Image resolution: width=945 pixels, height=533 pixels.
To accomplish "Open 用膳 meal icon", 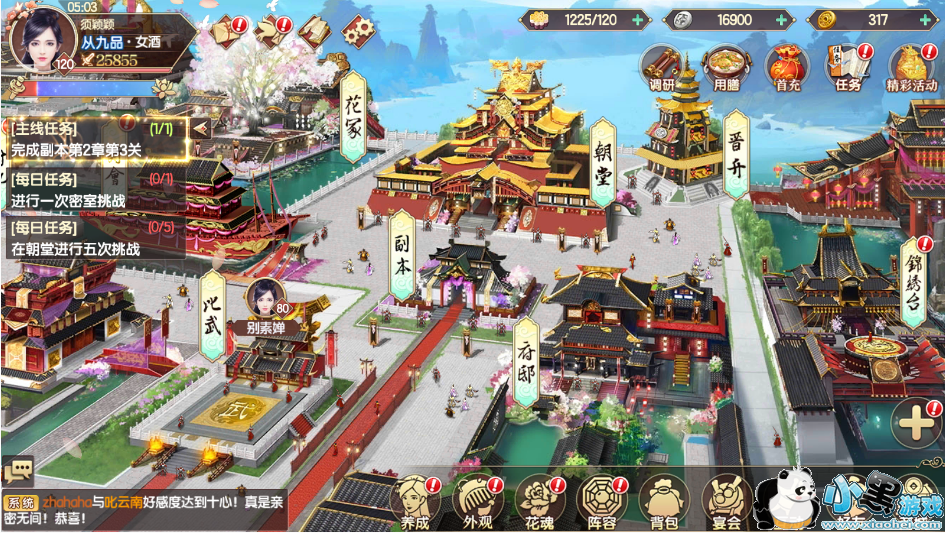I will tap(724, 68).
